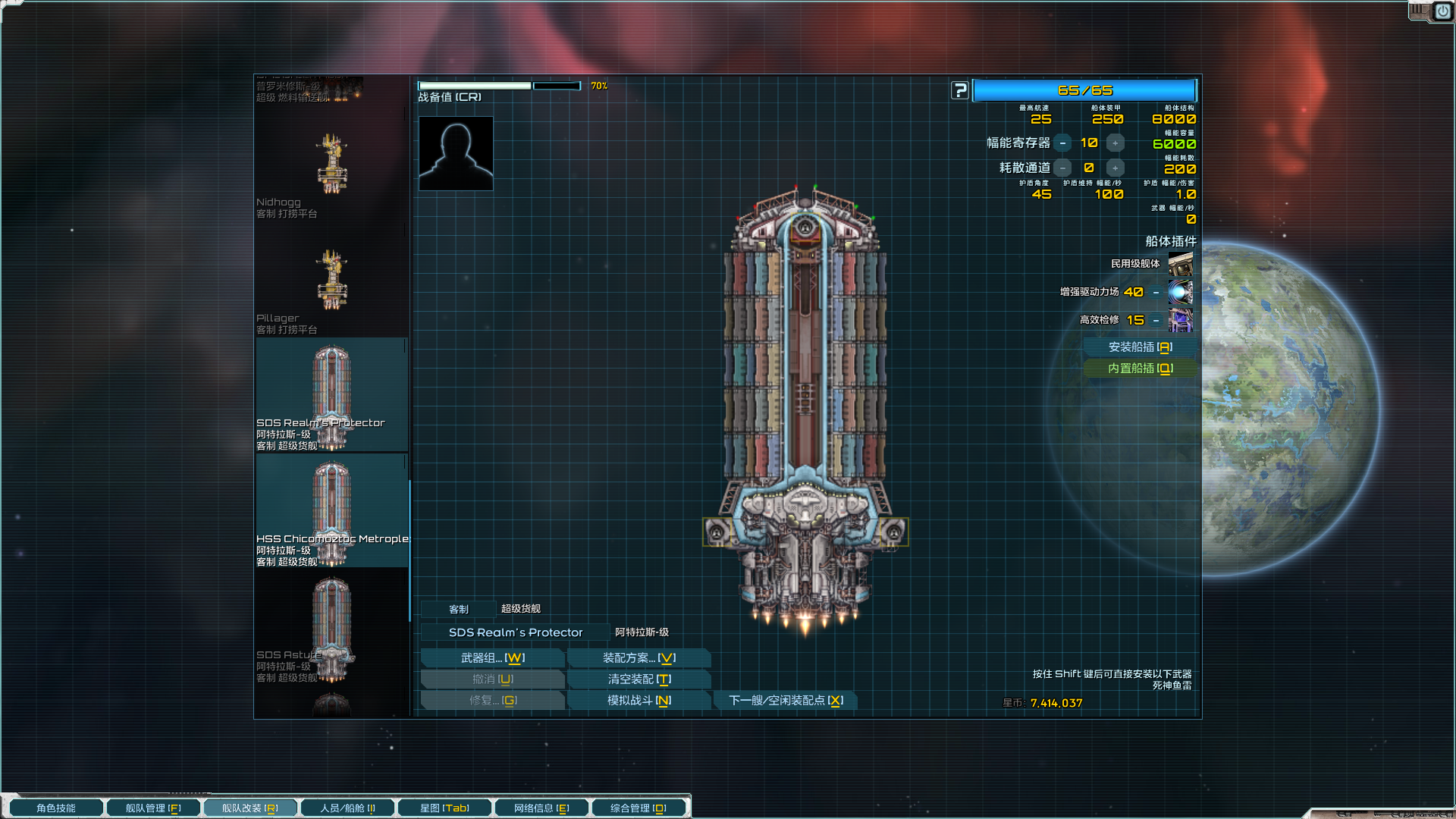Choose HSS Chicomoztoc Metrople from the ship list
The height and width of the screenshot is (819, 1456).
(331, 512)
